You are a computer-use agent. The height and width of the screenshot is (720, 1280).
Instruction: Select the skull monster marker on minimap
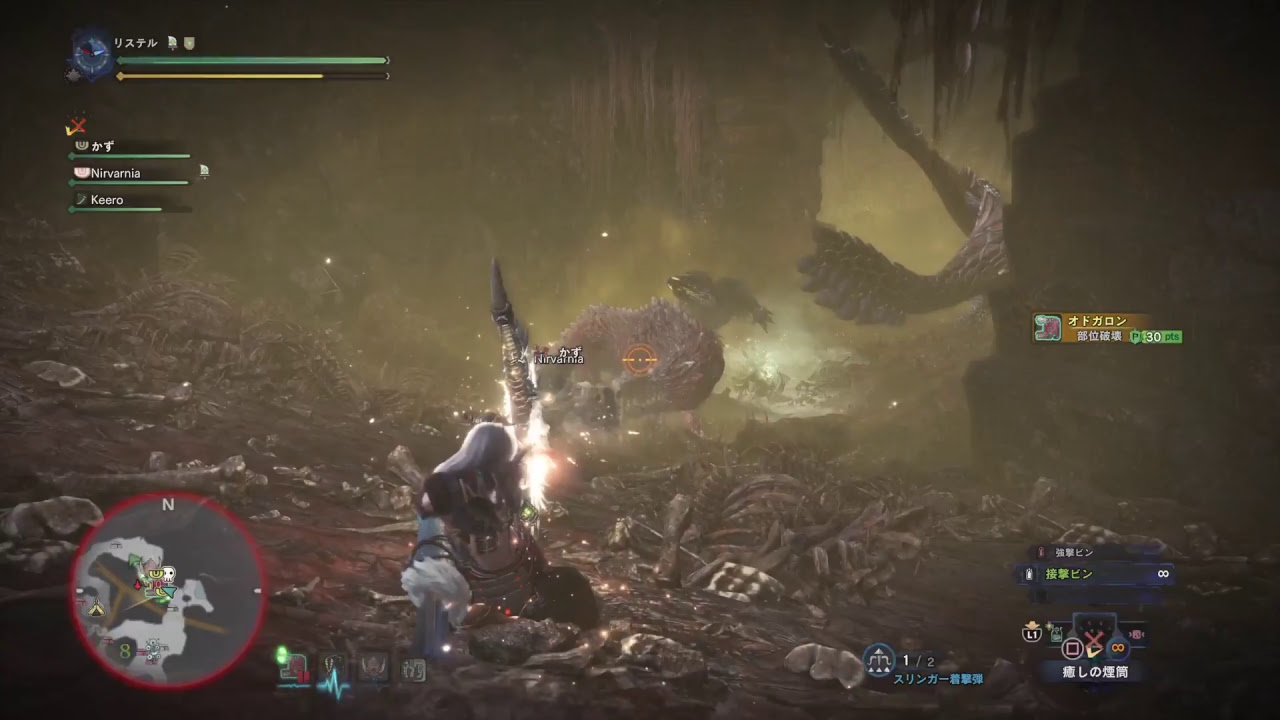pos(168,577)
